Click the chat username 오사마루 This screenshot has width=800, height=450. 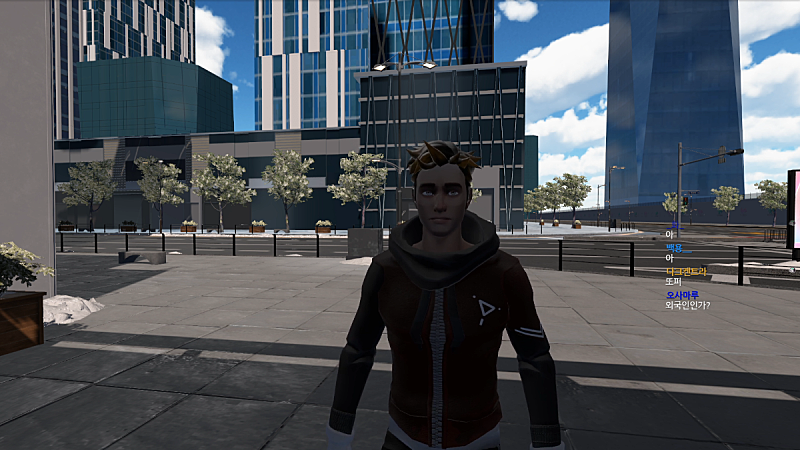682,294
